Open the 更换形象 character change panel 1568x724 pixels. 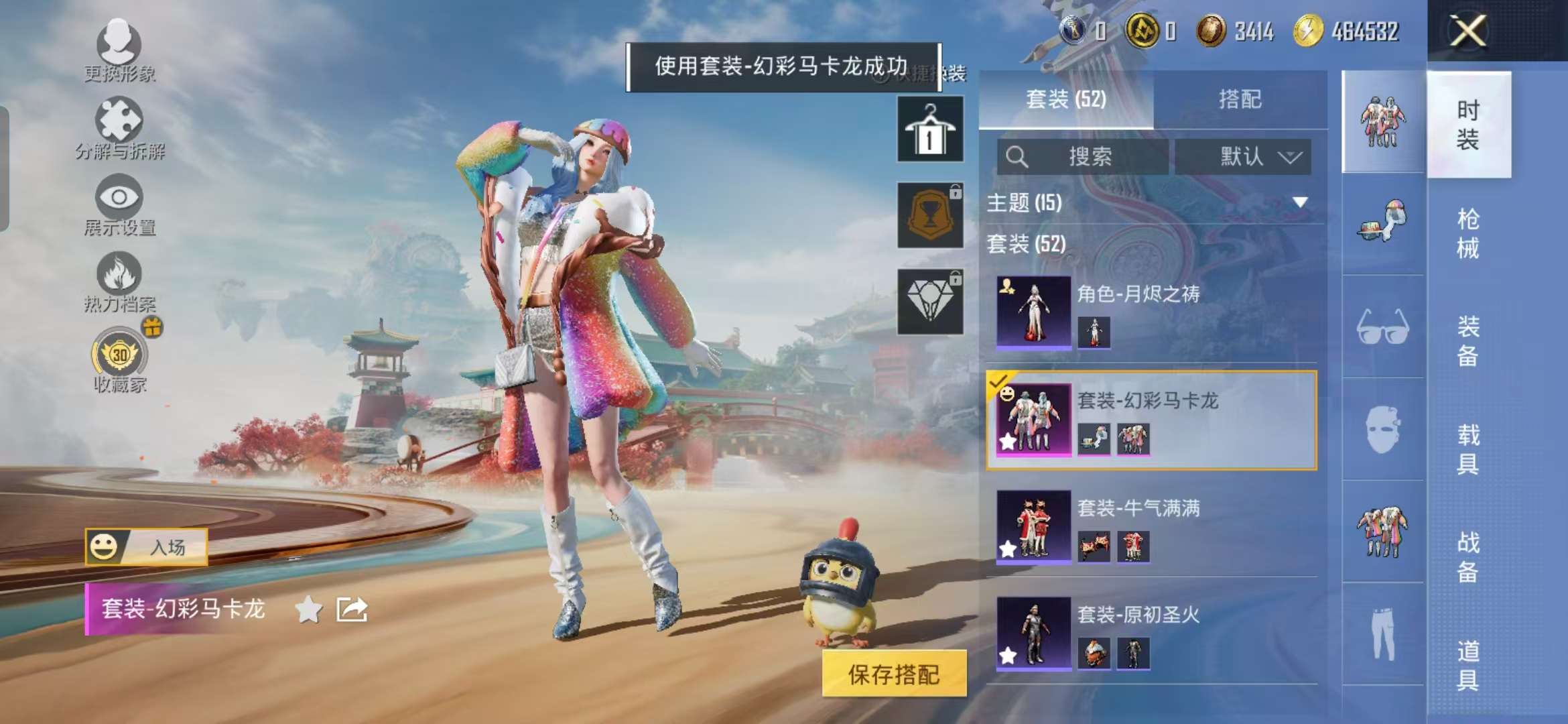point(119,50)
